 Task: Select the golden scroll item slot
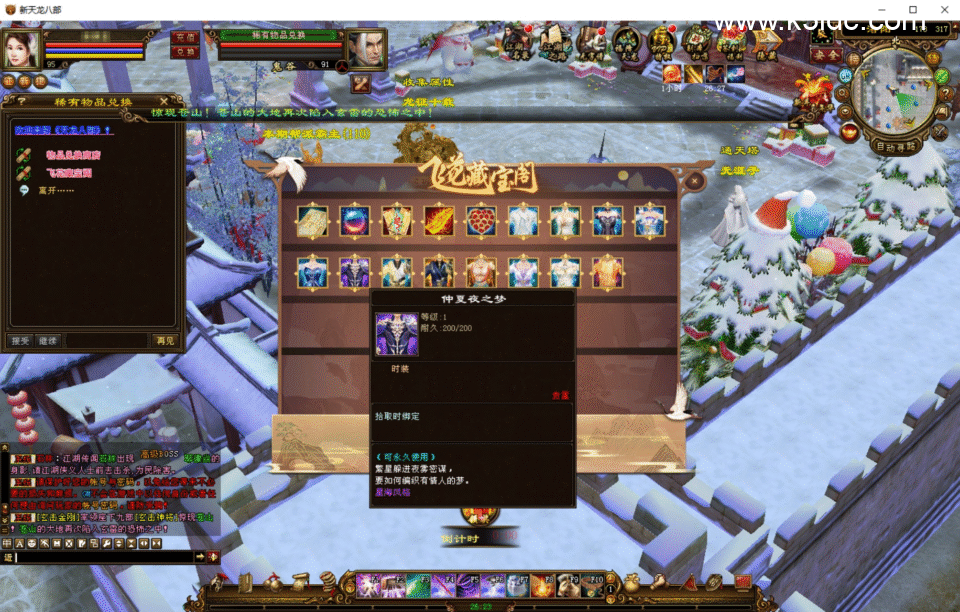(312, 221)
